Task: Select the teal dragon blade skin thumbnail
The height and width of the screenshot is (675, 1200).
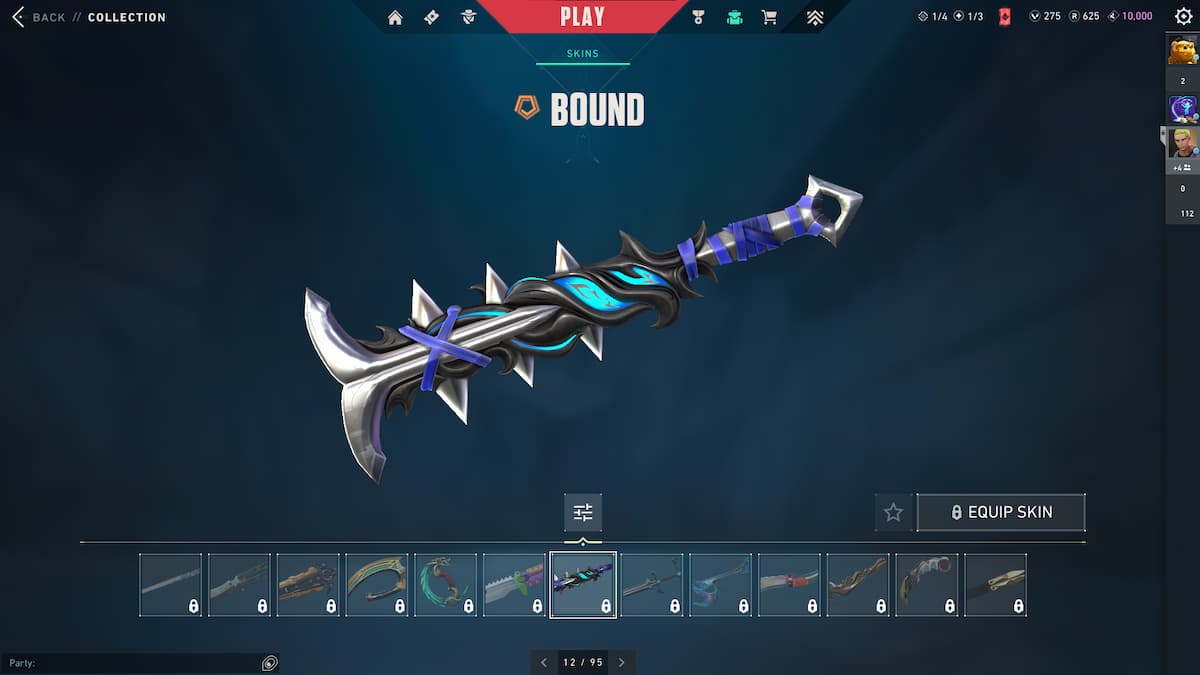Action: click(446, 584)
